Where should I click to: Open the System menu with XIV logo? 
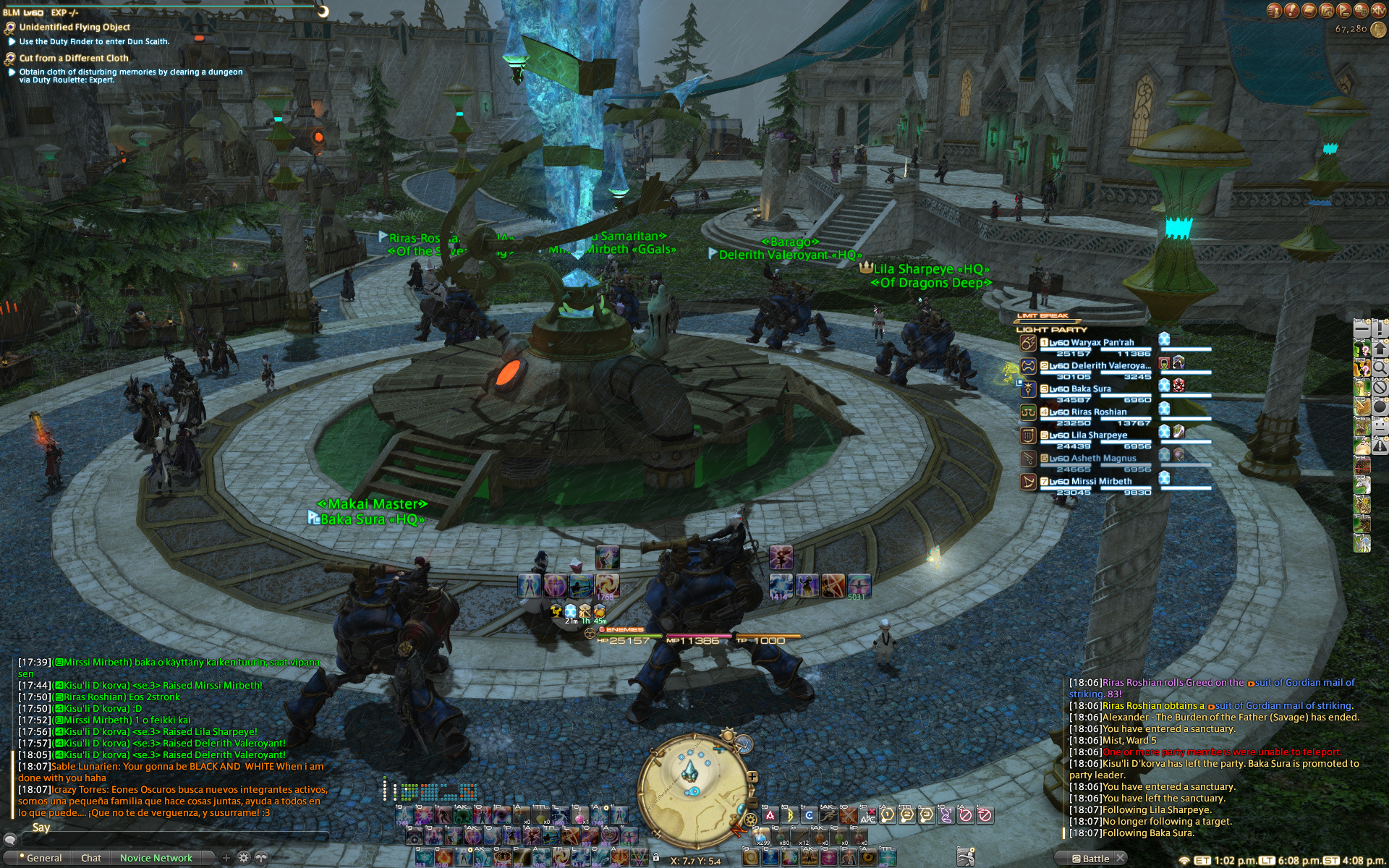1379,10
